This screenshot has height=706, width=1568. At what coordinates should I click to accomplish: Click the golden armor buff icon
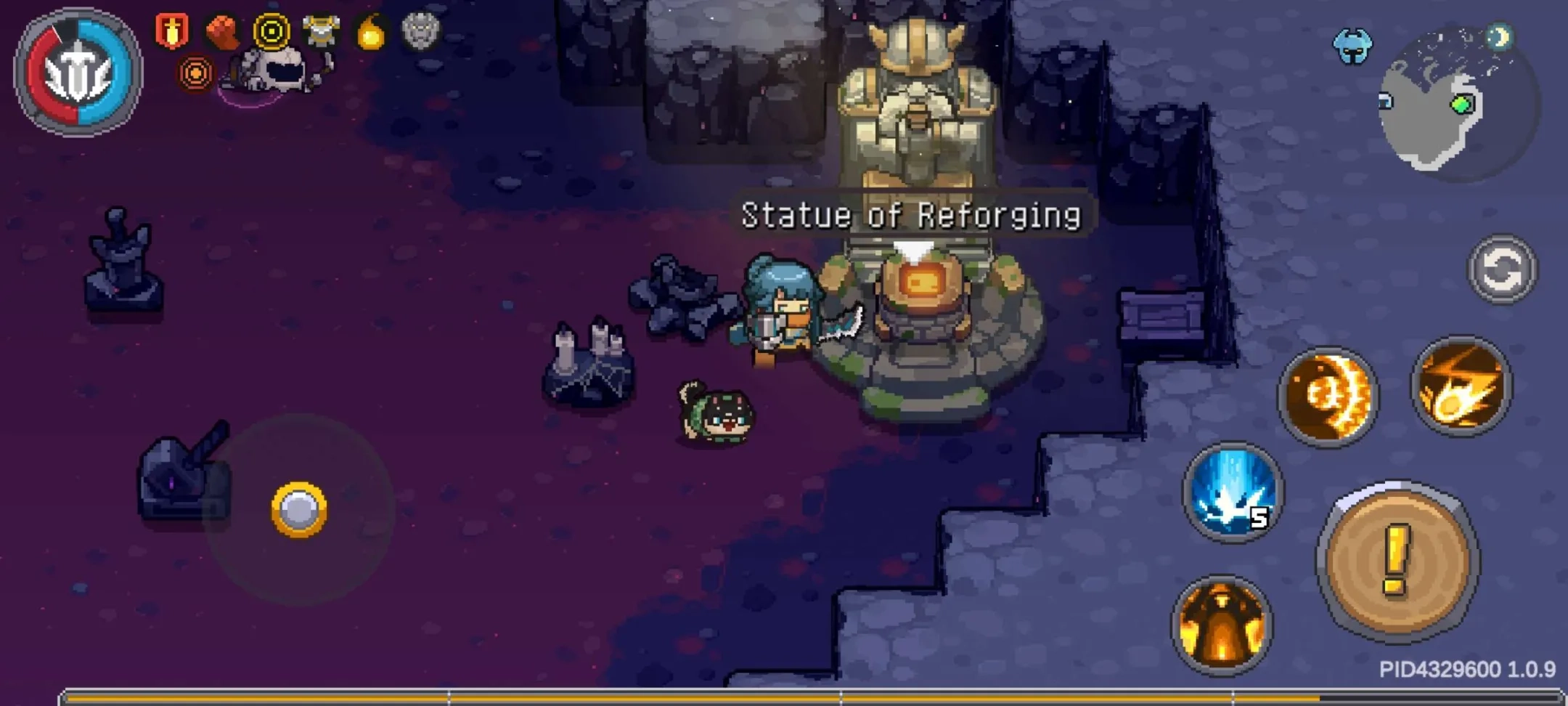tap(320, 31)
